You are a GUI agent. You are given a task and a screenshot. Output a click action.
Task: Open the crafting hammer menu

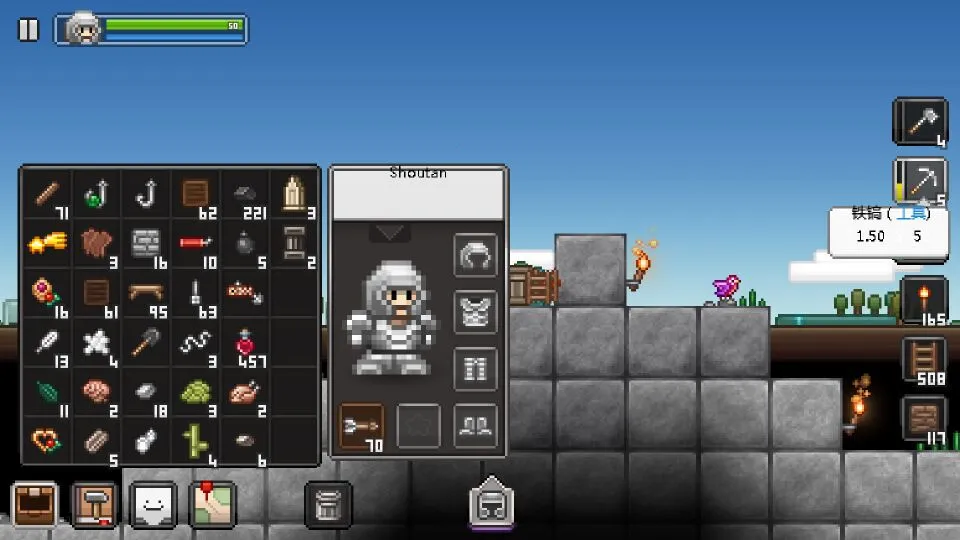coord(94,504)
